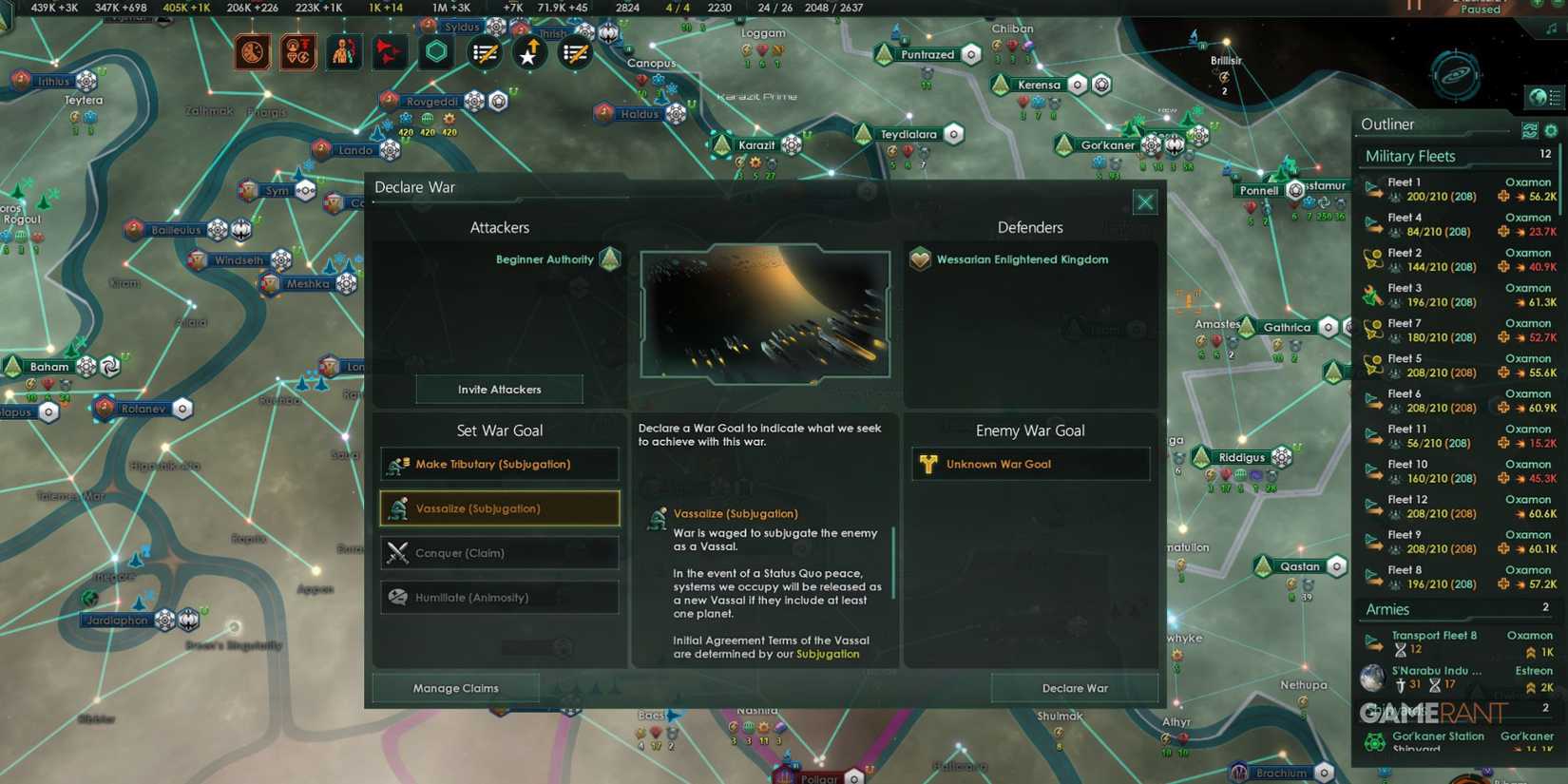Click Invite Attackers
The image size is (1568, 784).
499,389
